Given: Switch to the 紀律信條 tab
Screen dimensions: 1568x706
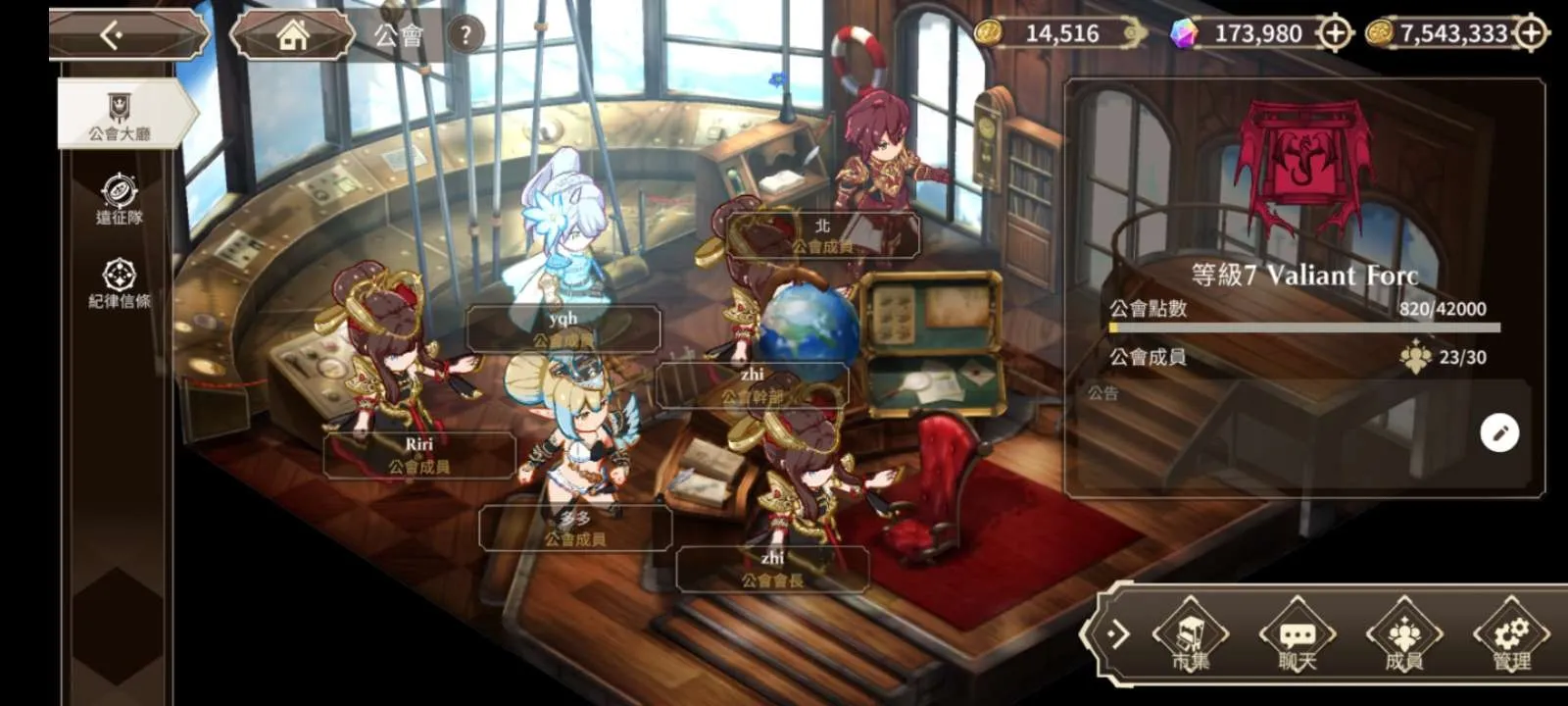Looking at the screenshot, I should [120, 282].
